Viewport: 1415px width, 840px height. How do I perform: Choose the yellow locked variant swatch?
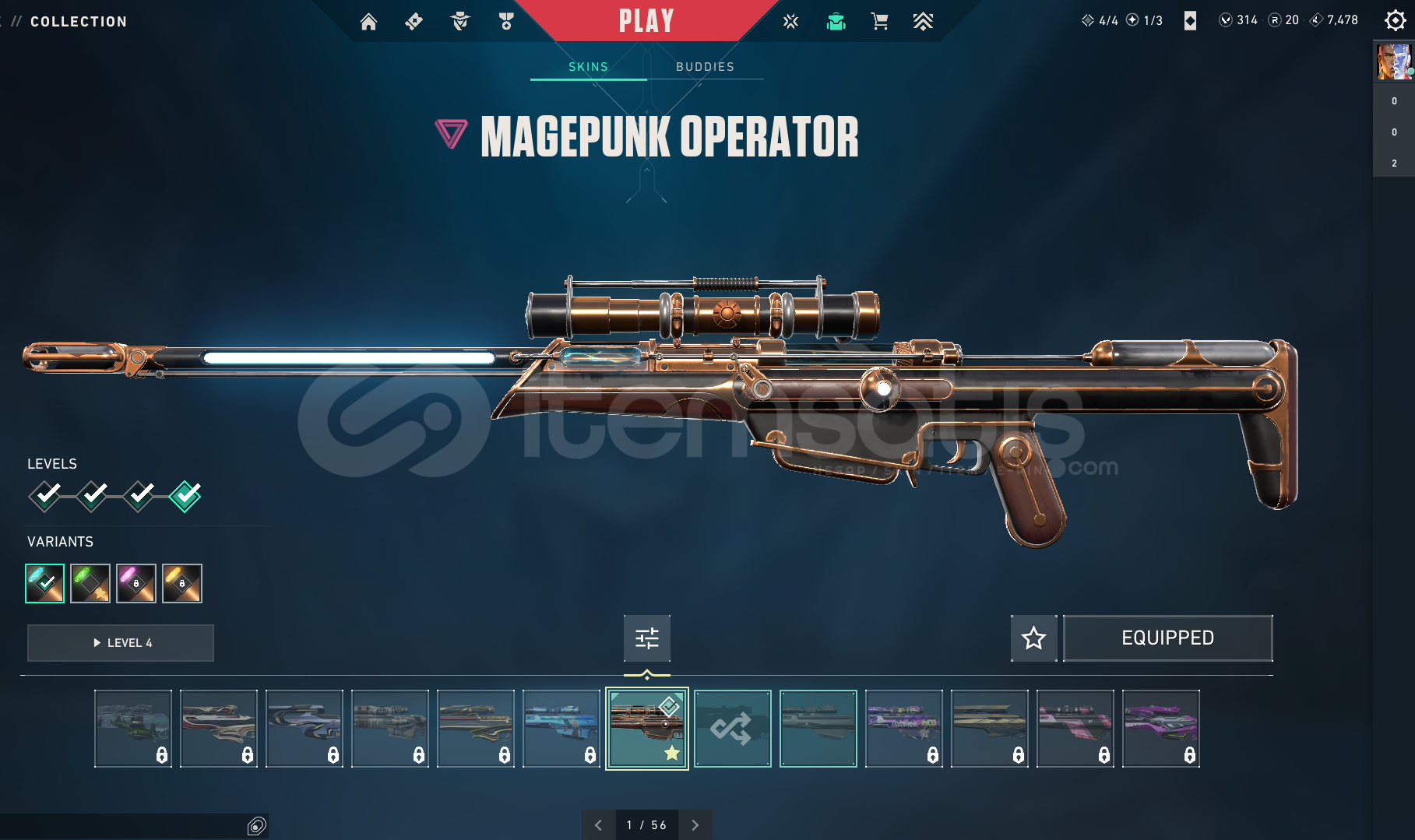pos(182,583)
